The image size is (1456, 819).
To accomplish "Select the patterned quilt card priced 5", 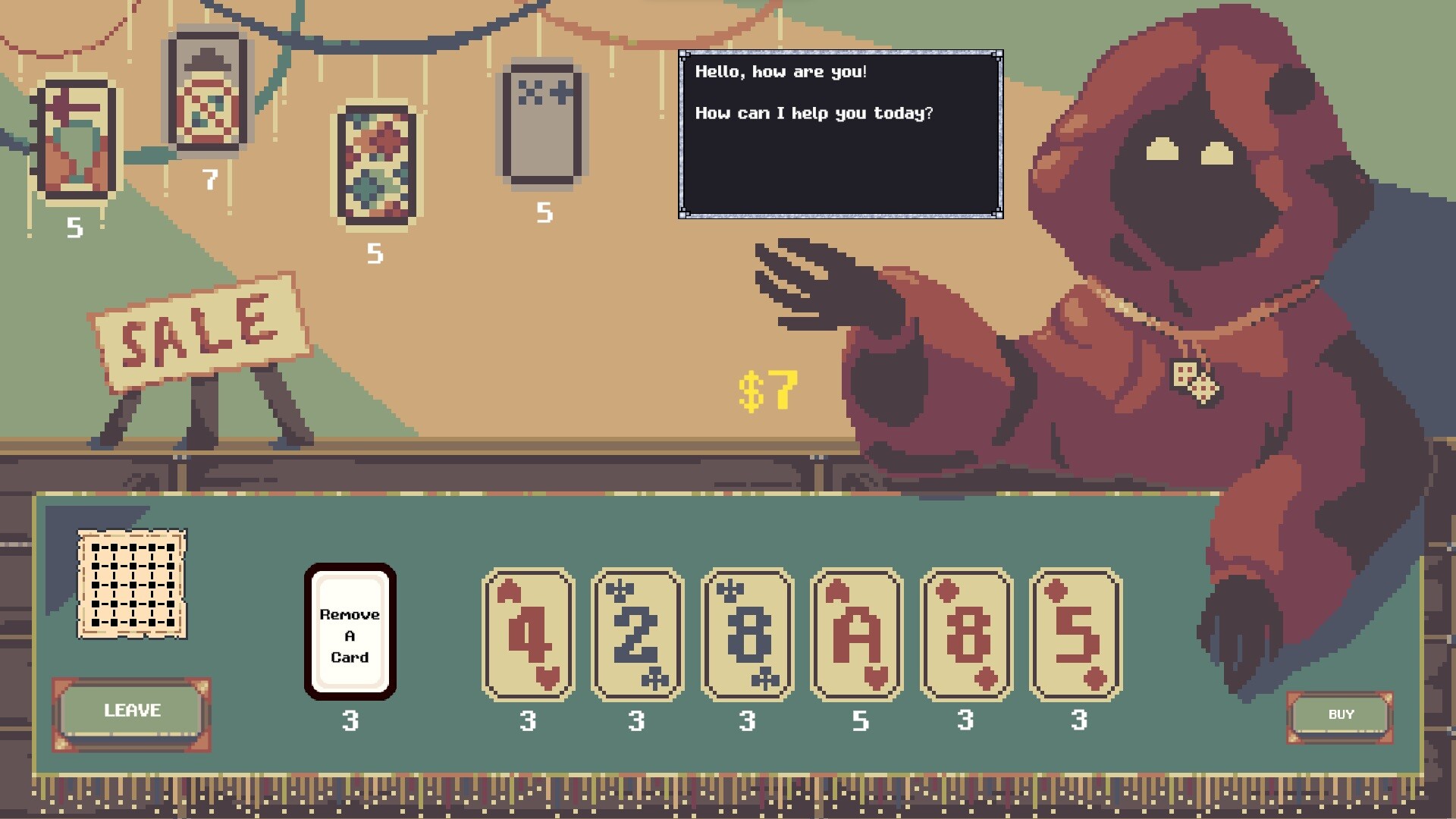I will [377, 167].
